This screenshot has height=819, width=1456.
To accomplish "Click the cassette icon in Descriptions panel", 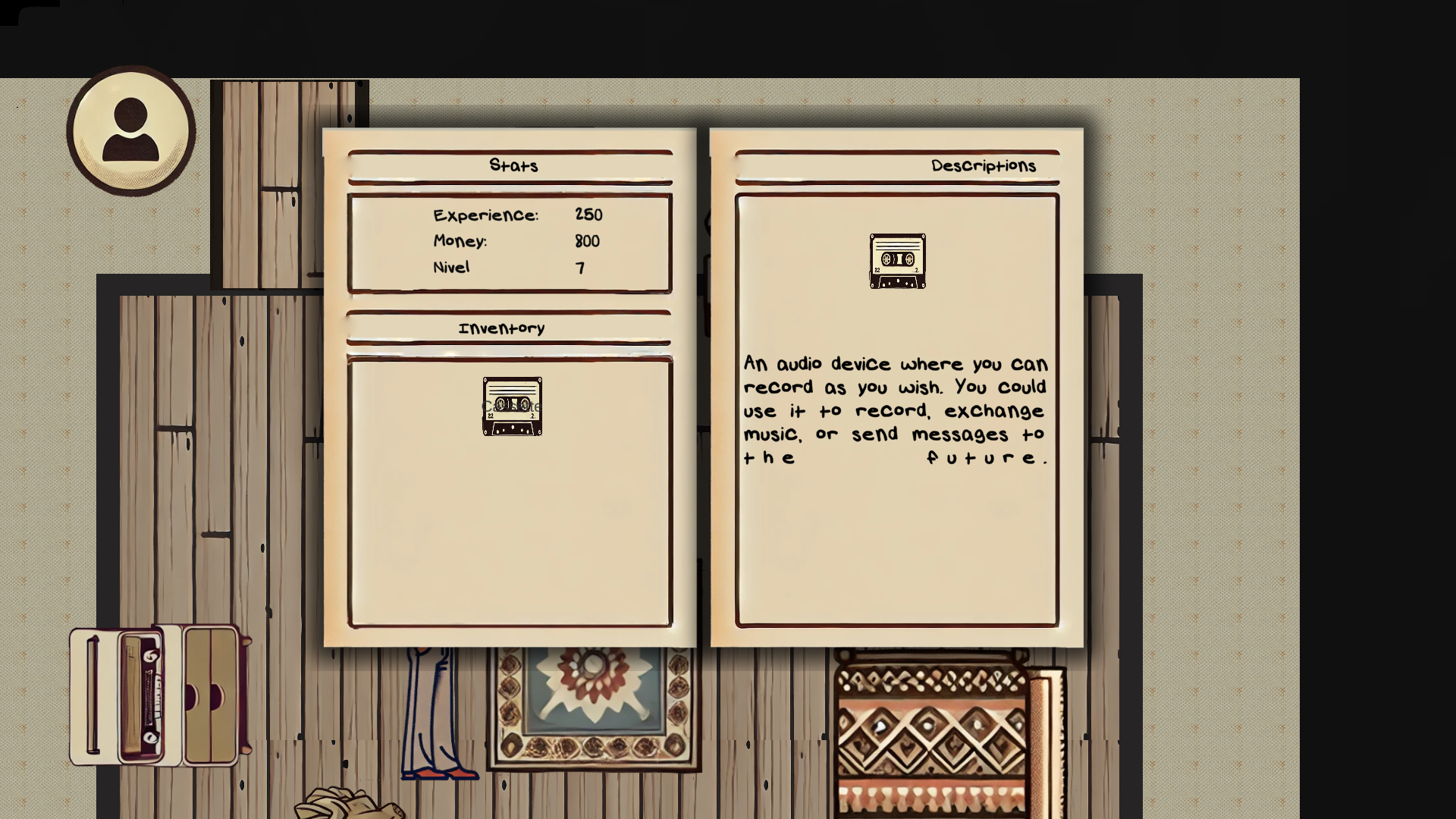I will [897, 262].
